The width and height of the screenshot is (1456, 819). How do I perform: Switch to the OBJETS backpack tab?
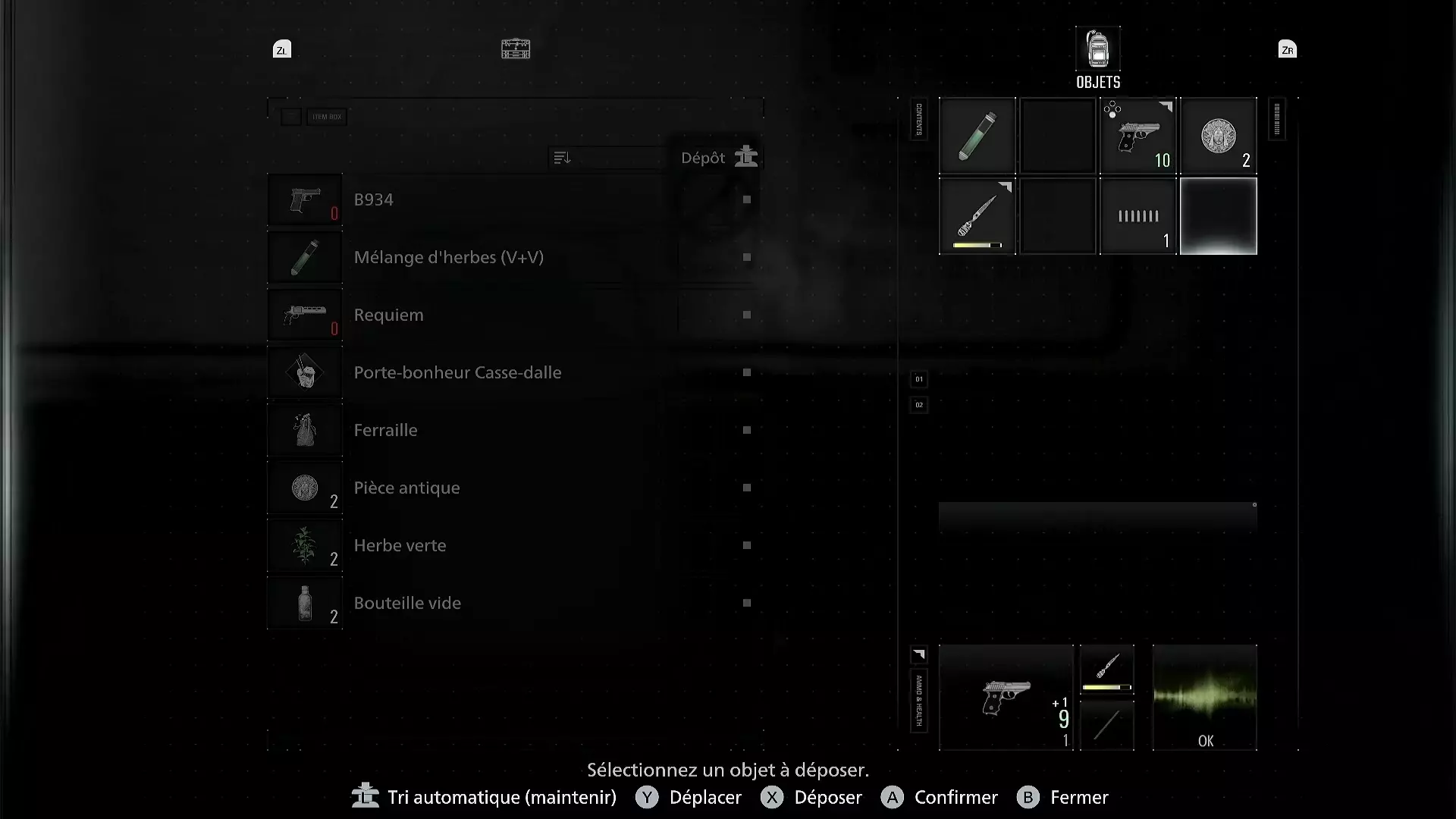[1097, 57]
